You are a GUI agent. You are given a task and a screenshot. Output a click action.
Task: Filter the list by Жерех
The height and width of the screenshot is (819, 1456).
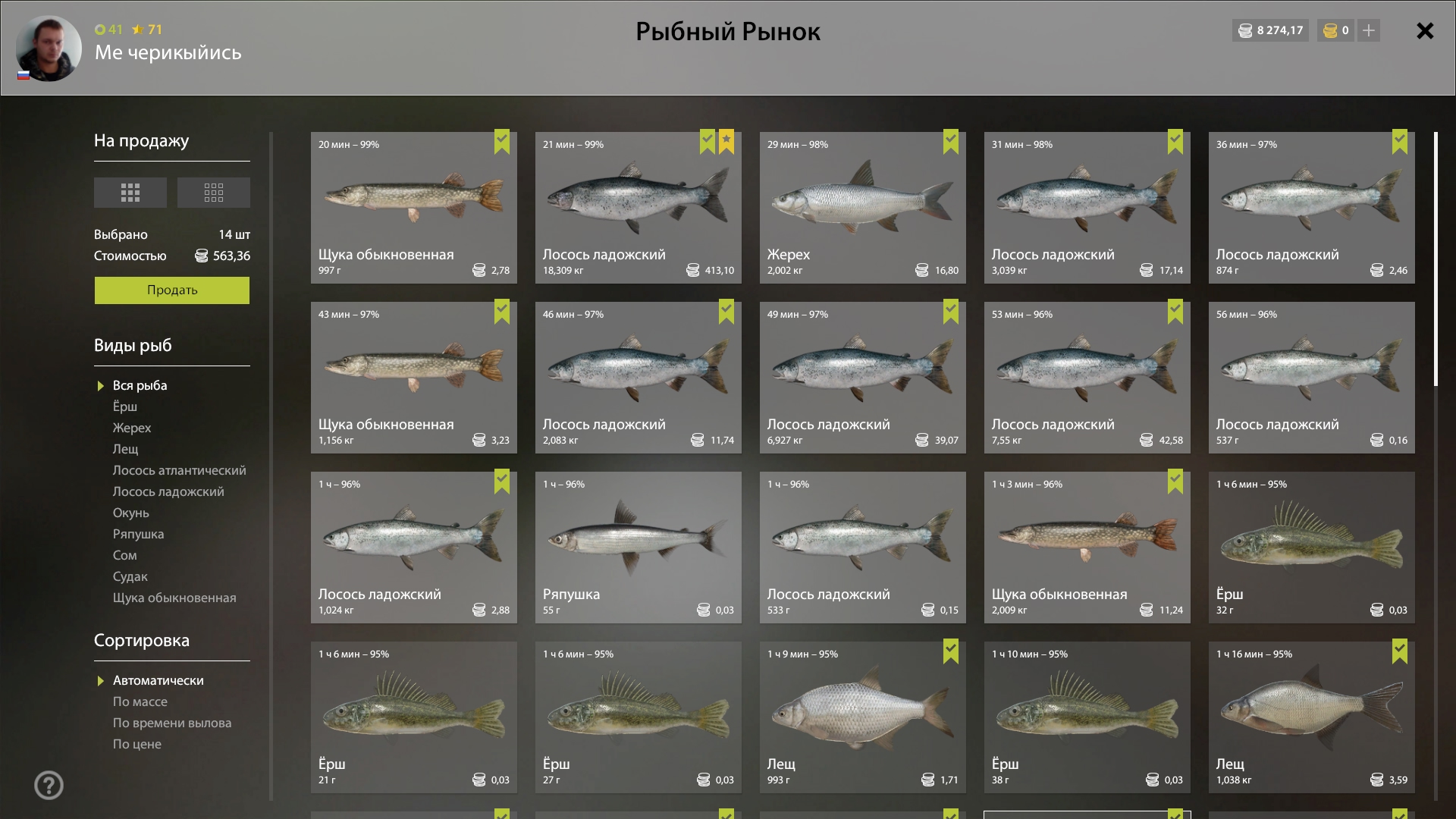point(132,428)
